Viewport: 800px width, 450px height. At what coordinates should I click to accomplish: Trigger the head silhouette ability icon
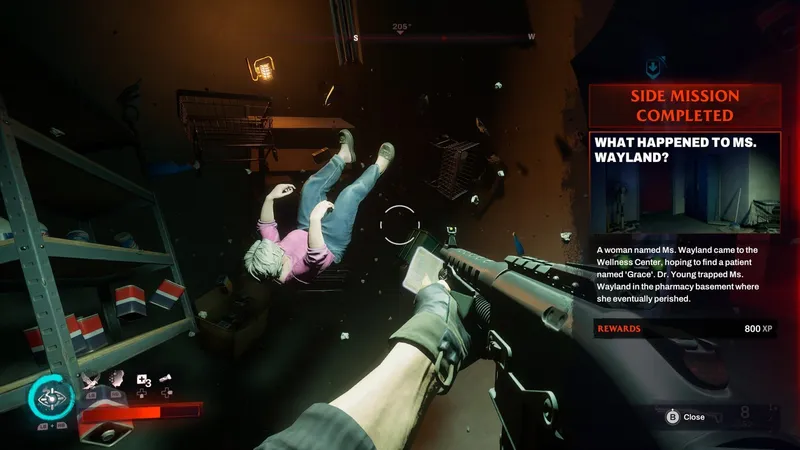[117, 378]
